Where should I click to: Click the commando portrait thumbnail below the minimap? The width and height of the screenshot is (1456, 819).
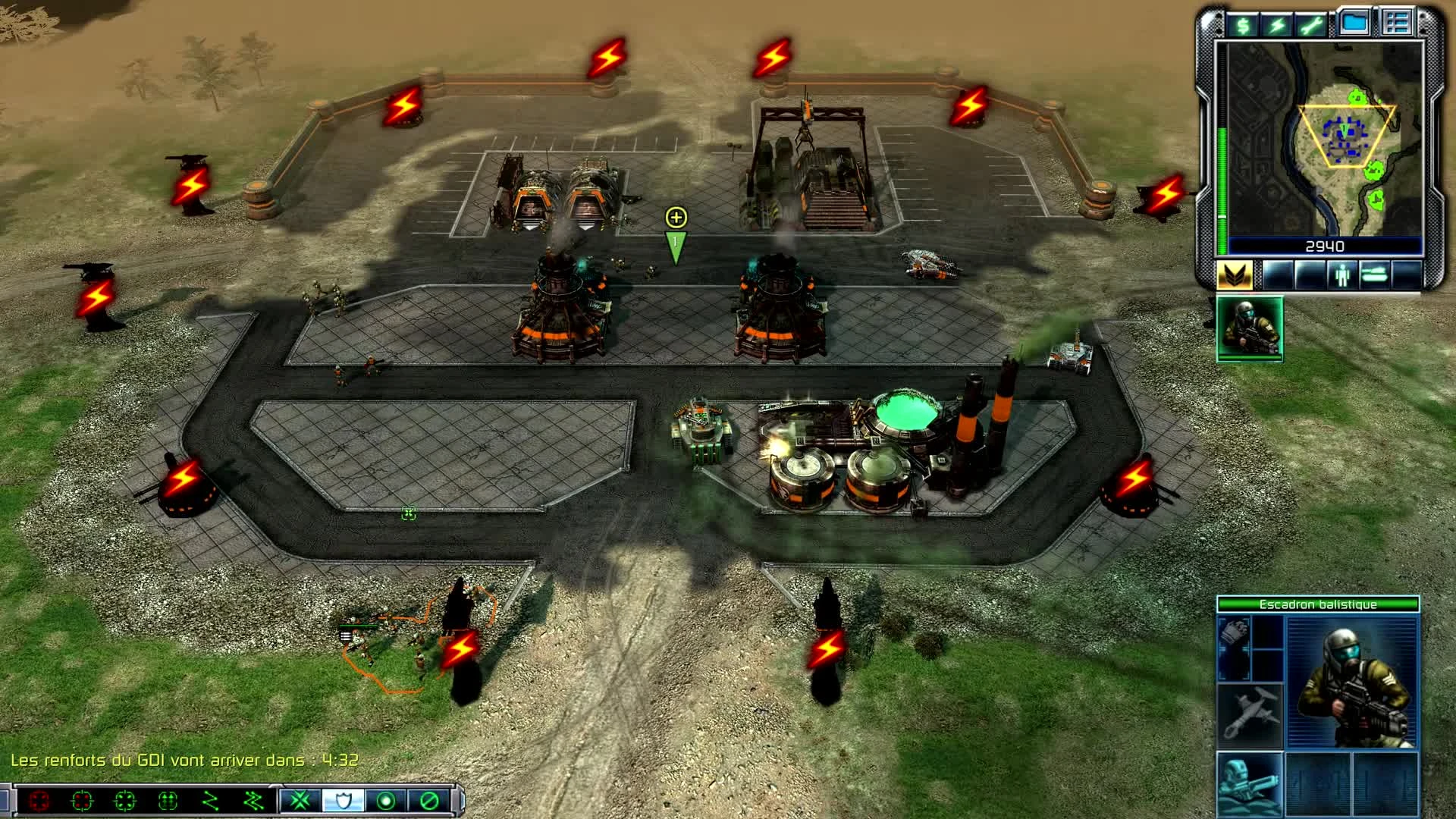(x=1249, y=326)
